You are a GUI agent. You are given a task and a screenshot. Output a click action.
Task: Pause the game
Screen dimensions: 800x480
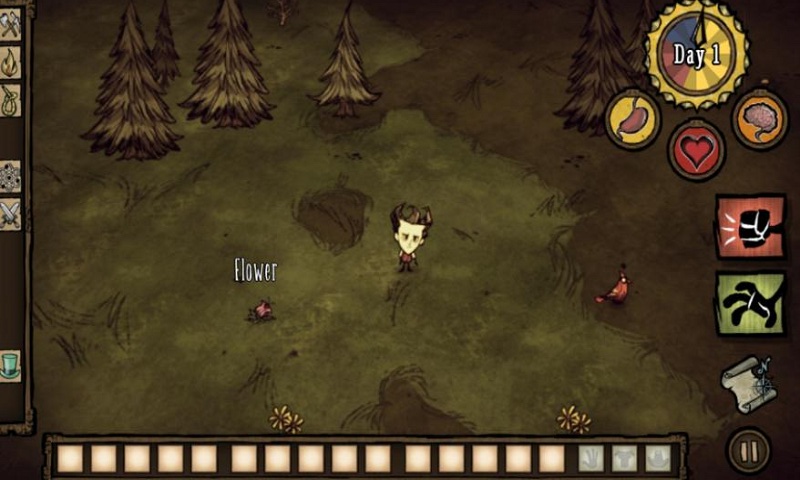click(748, 450)
